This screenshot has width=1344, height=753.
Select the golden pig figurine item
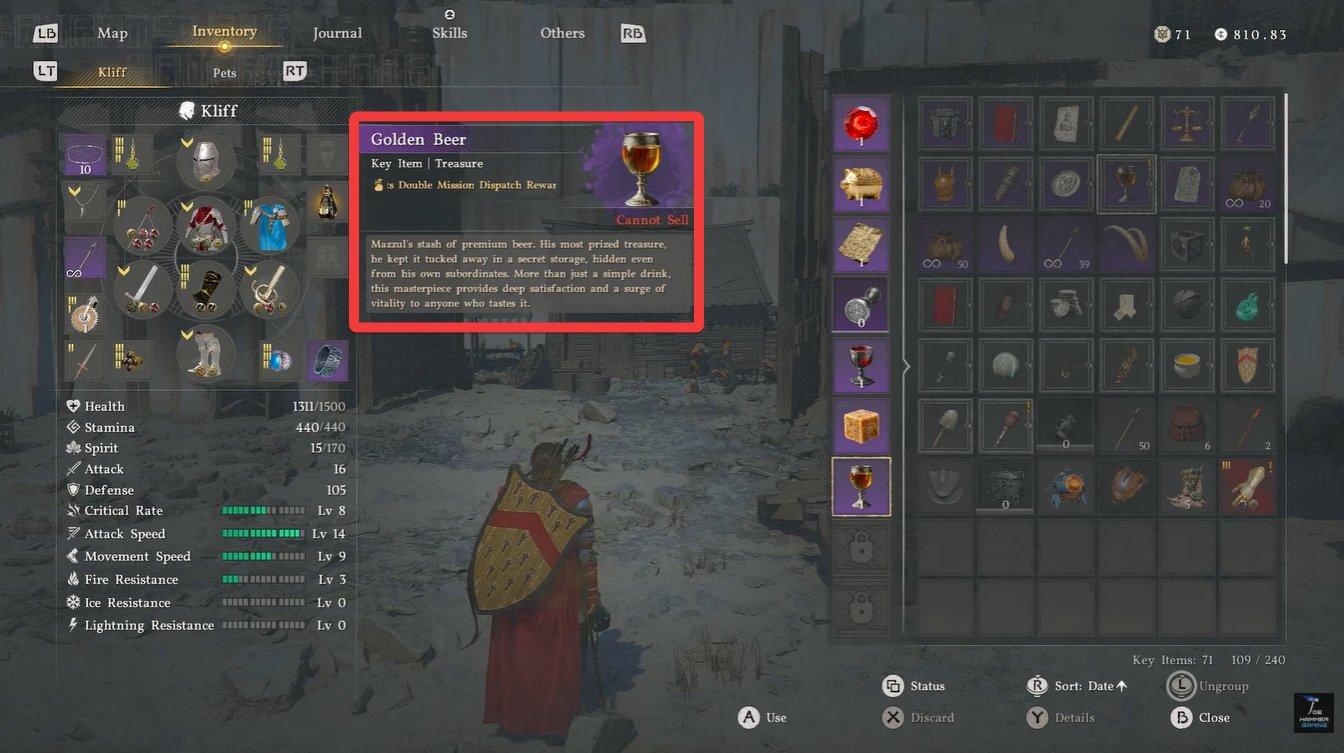click(x=861, y=183)
